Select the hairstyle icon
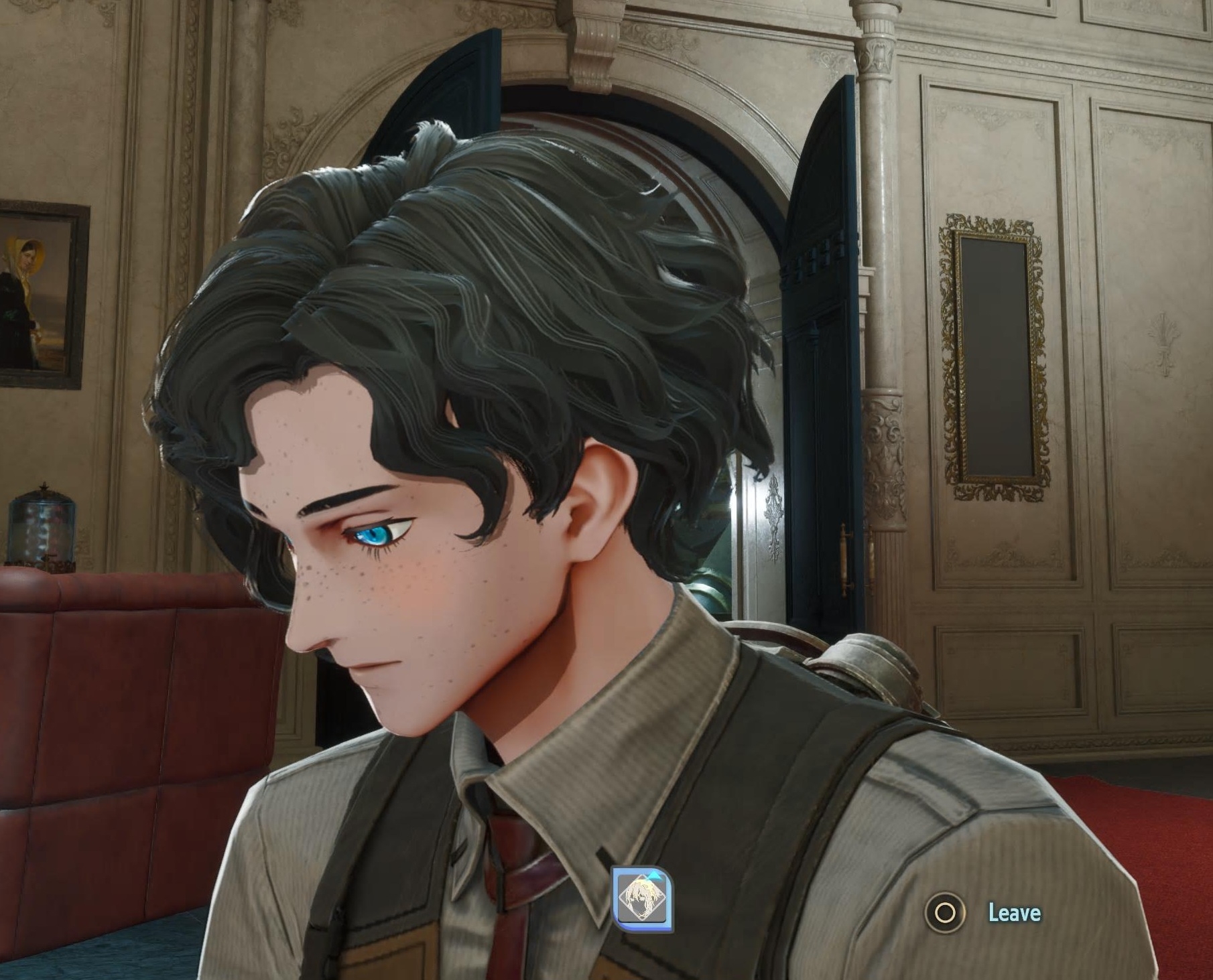The height and width of the screenshot is (980, 1213). point(643,899)
